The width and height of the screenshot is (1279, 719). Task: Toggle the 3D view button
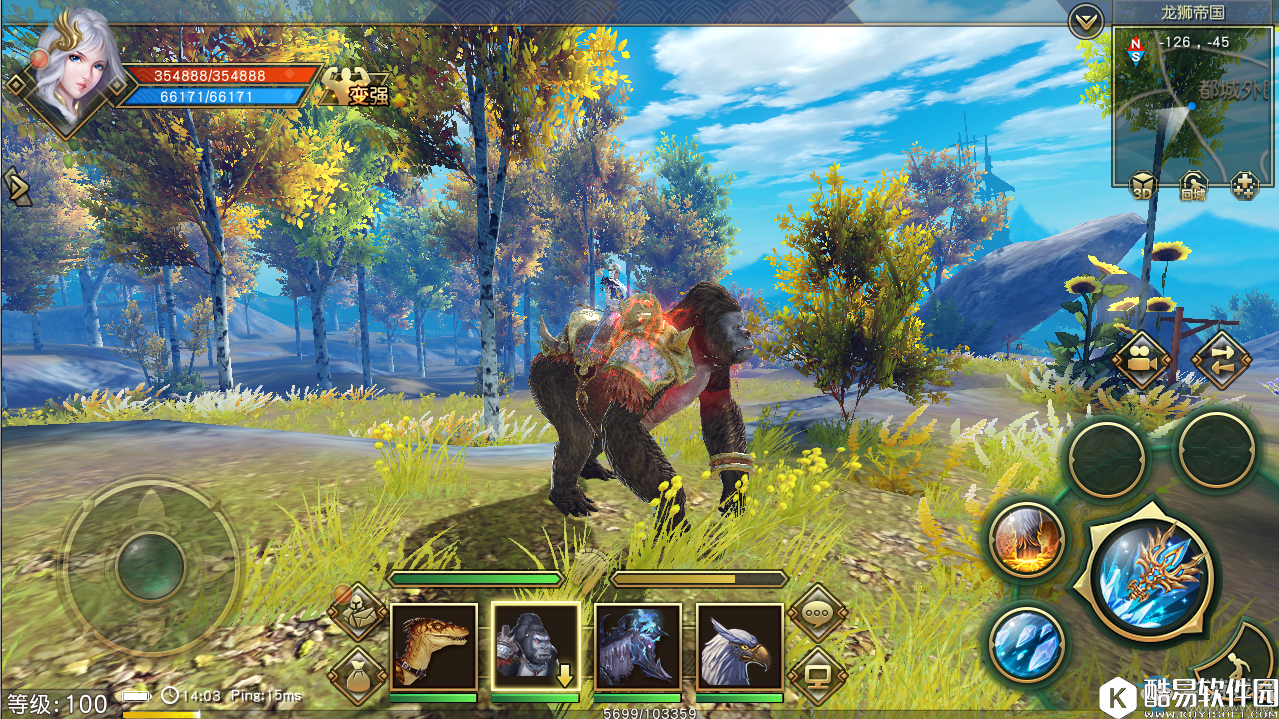tap(1144, 187)
